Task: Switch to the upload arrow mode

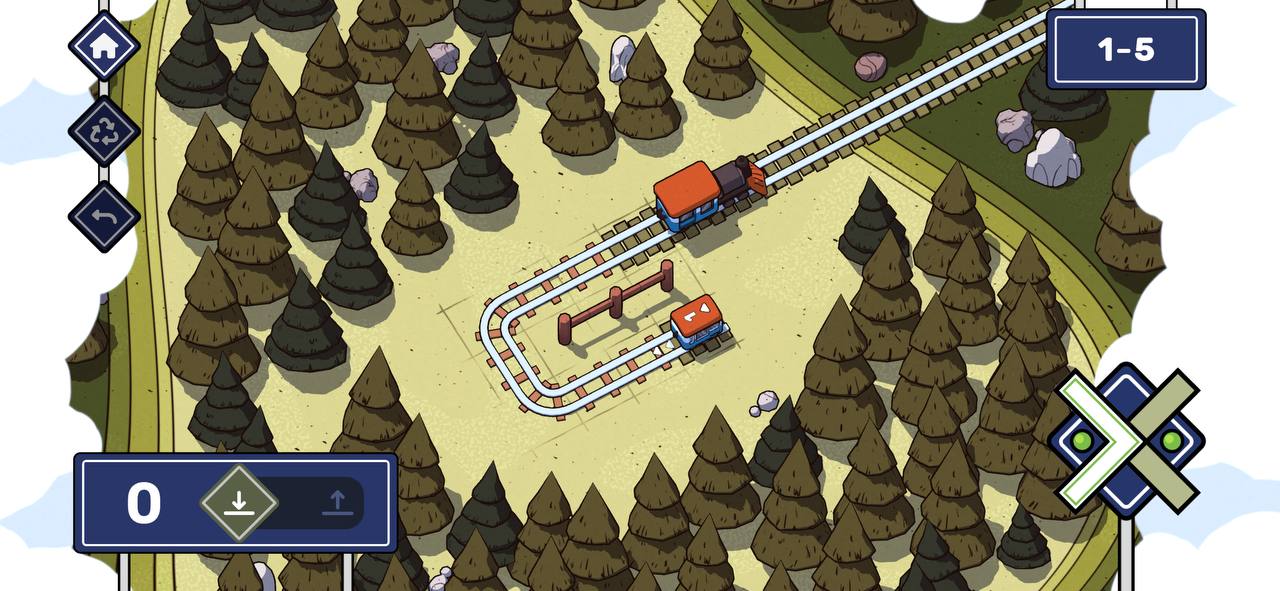Action: coord(338,502)
